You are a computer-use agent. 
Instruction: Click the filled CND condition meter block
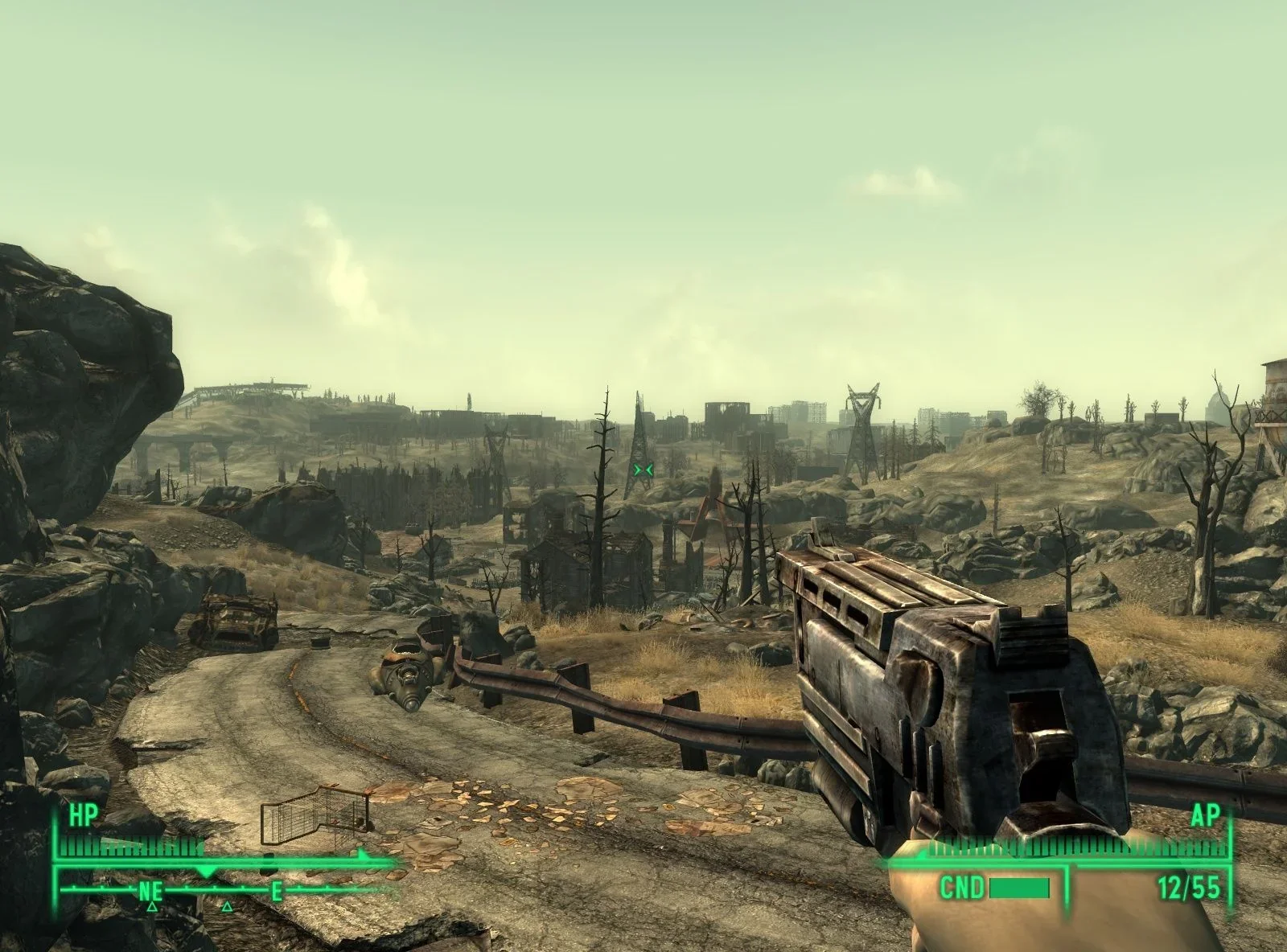[x=1019, y=888]
